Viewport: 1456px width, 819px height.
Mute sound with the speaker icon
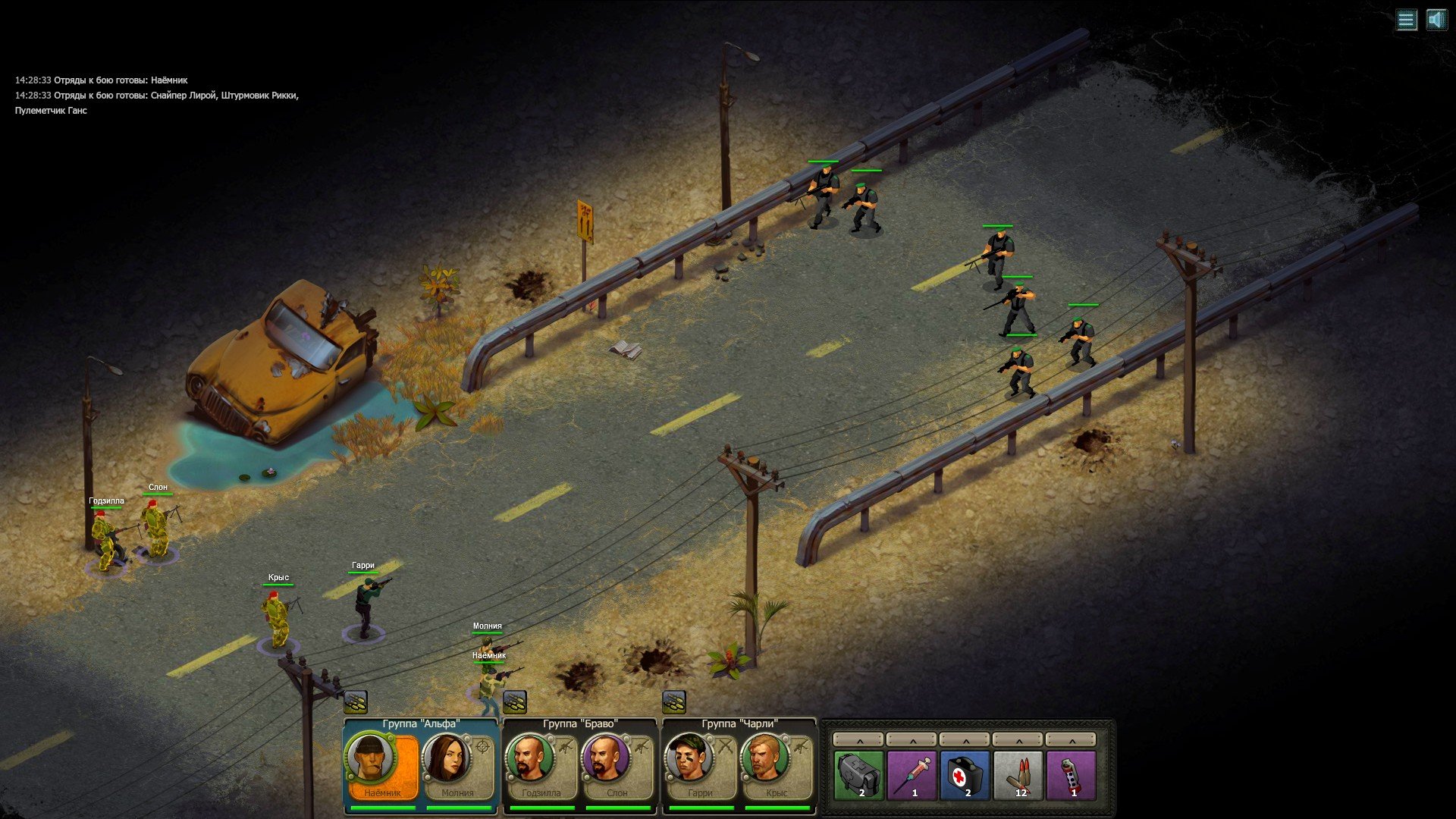[1438, 20]
